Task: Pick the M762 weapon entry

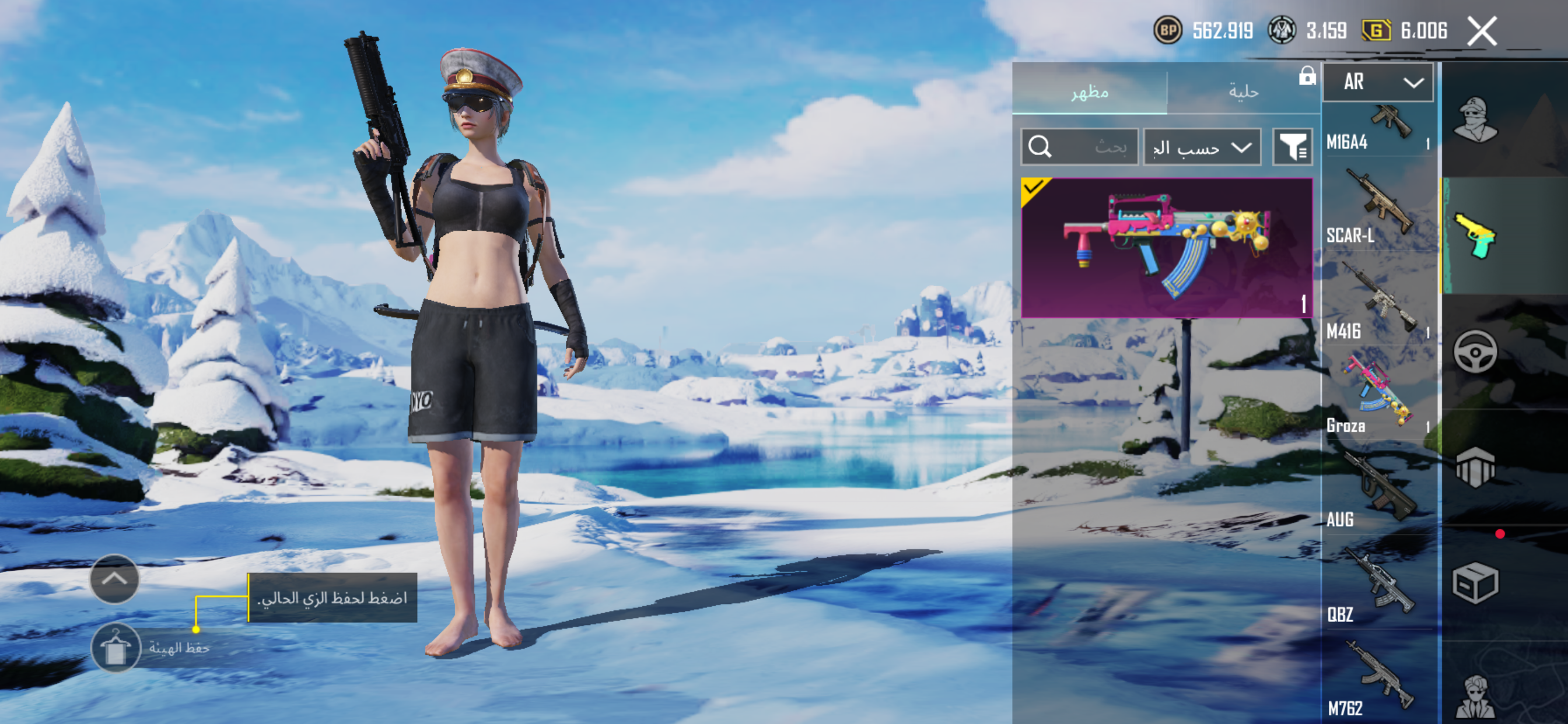Action: pos(1378,680)
